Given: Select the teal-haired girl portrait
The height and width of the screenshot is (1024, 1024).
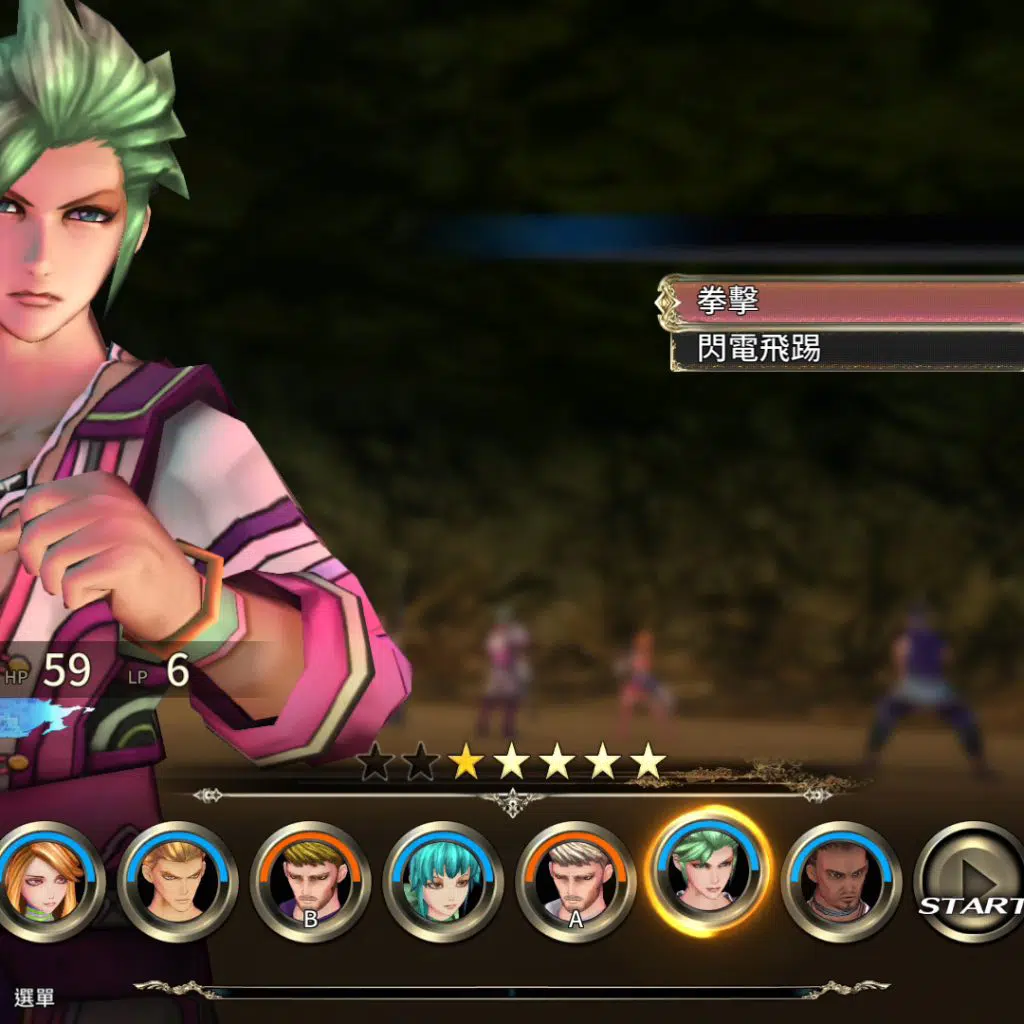Looking at the screenshot, I should (443, 881).
